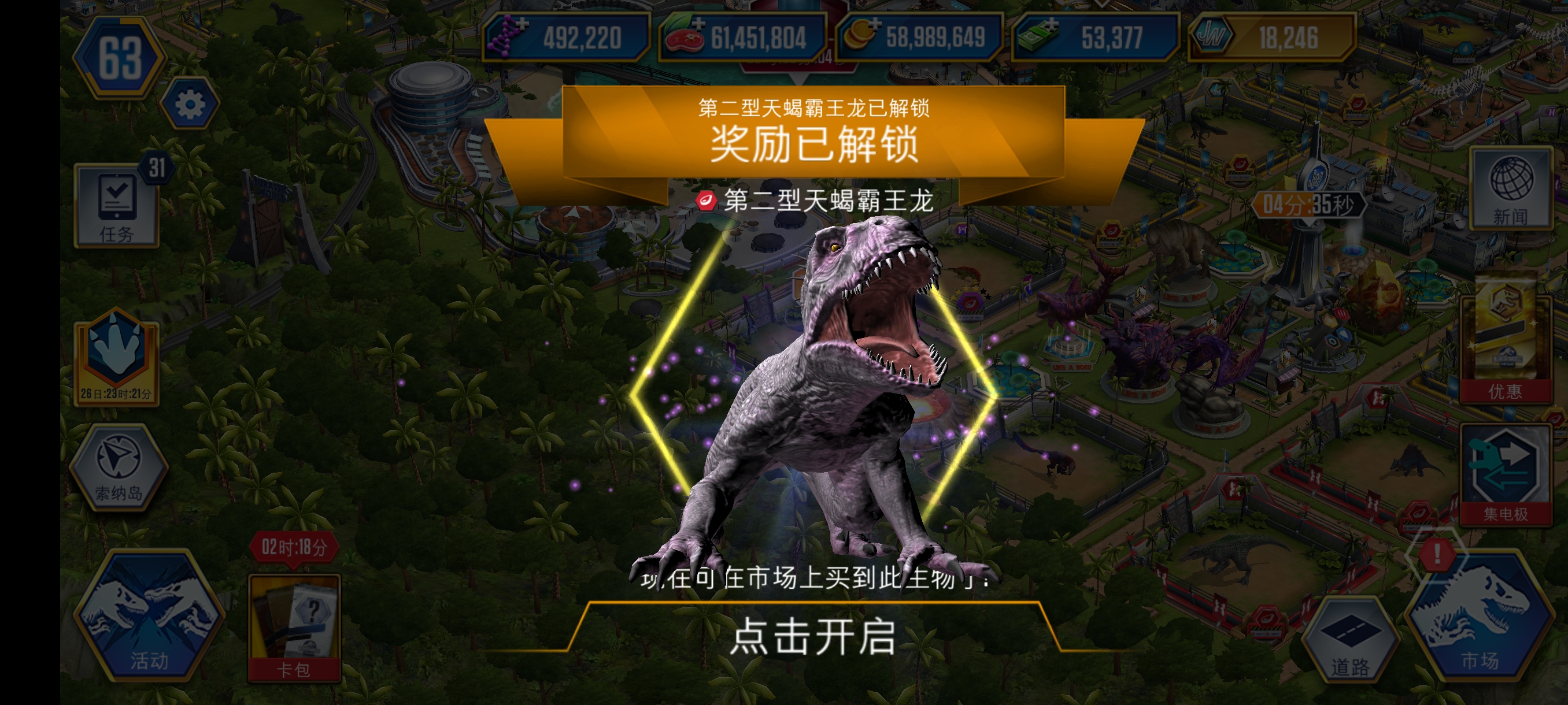1568x705 pixels.
Task: Open the settings gear menu
Action: (x=188, y=103)
